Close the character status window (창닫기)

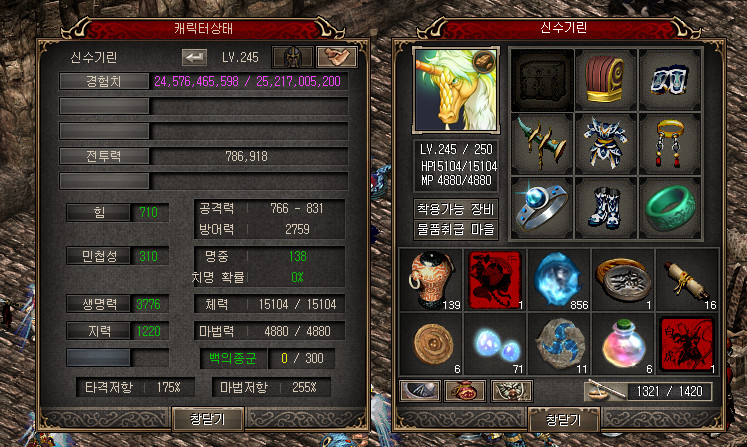coord(209,418)
